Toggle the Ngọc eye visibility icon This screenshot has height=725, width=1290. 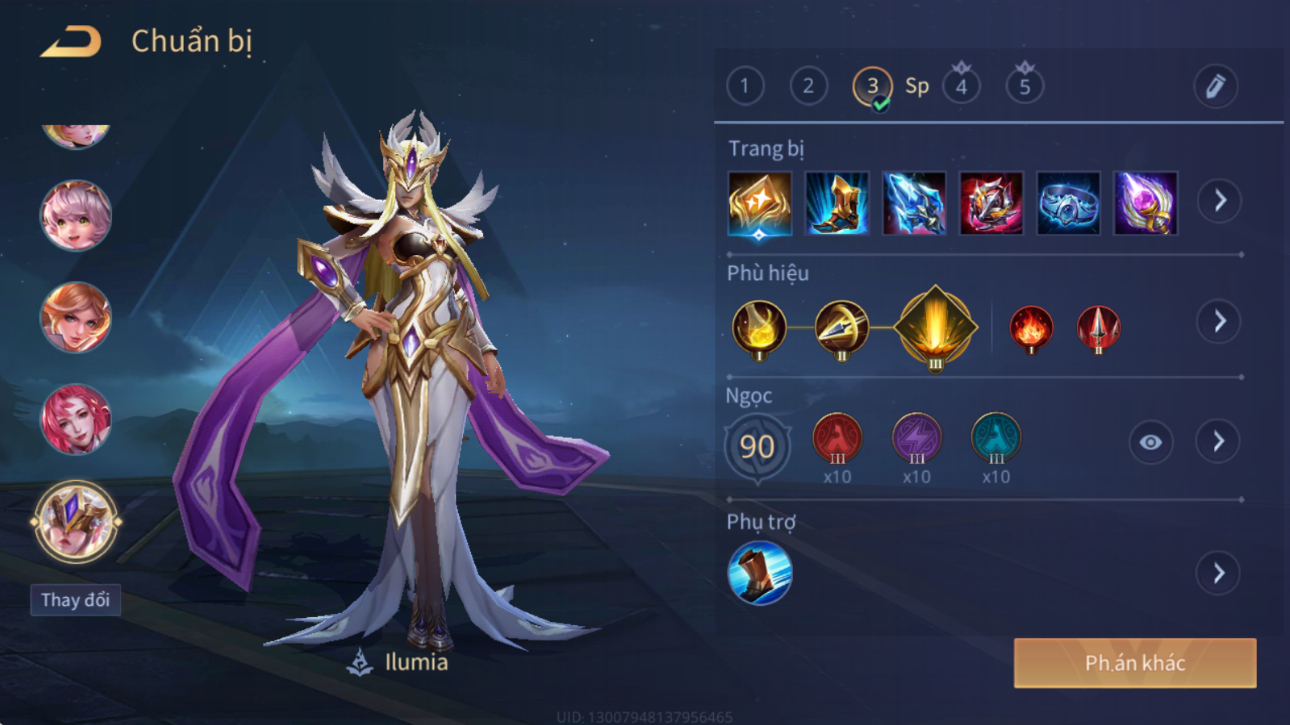click(1151, 442)
